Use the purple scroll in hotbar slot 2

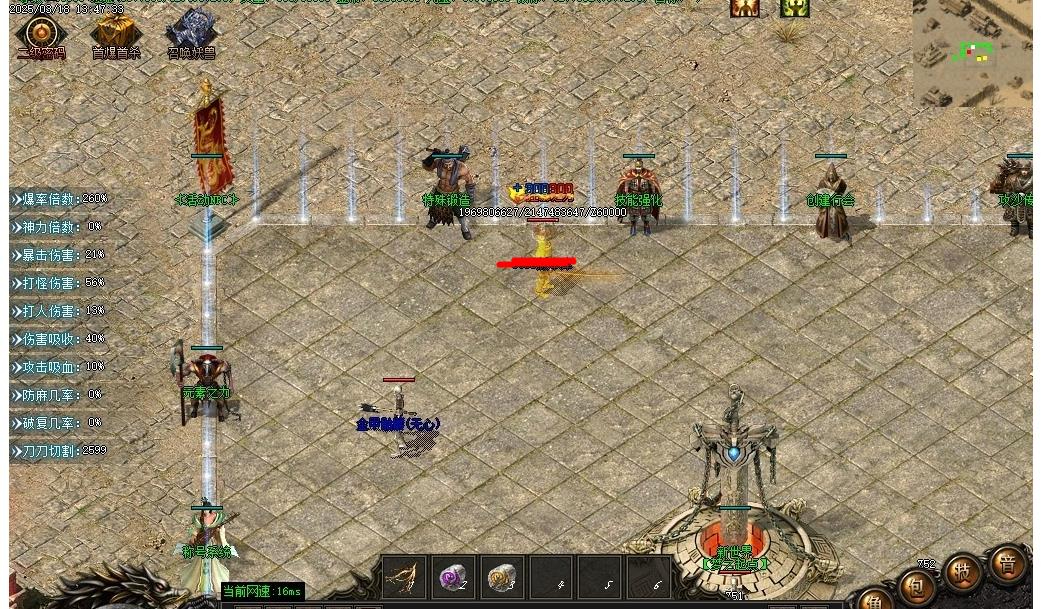coord(453,577)
